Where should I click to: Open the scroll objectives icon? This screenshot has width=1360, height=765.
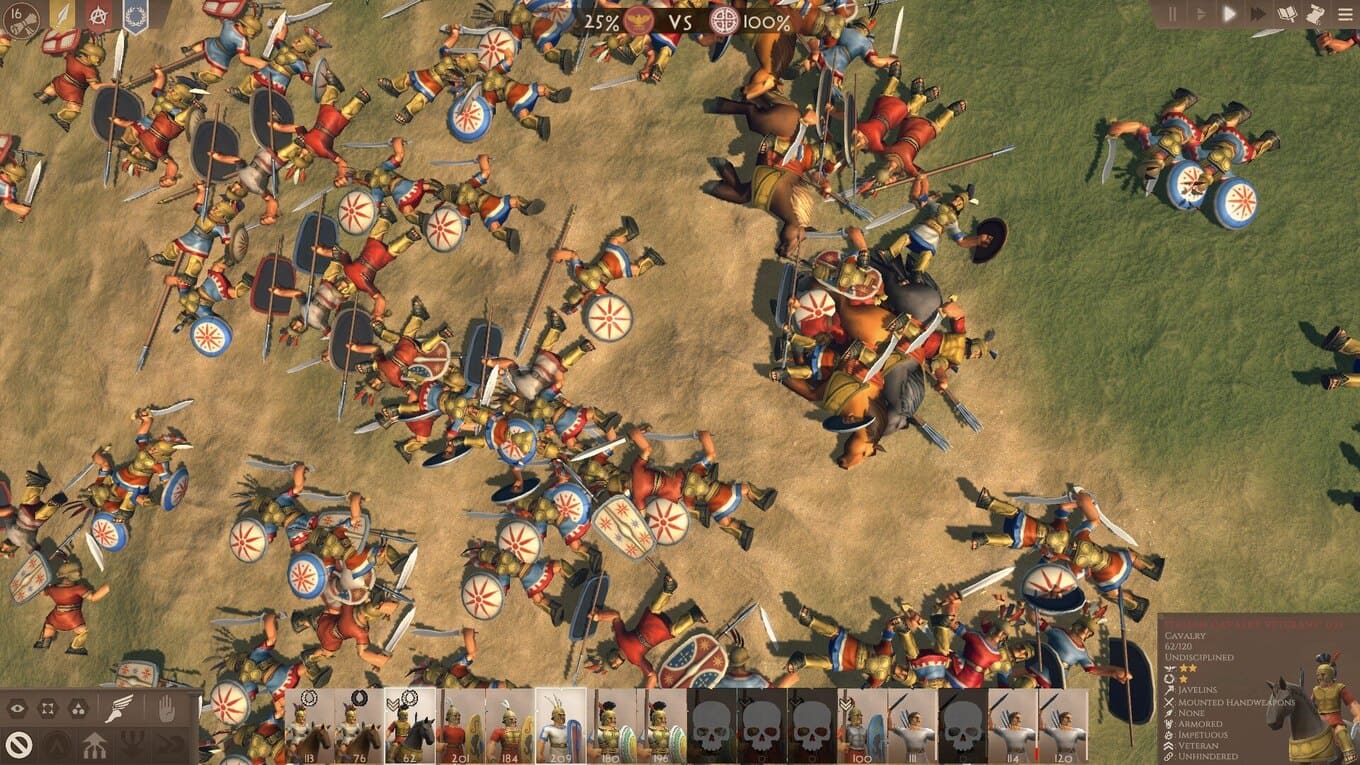coord(1315,14)
